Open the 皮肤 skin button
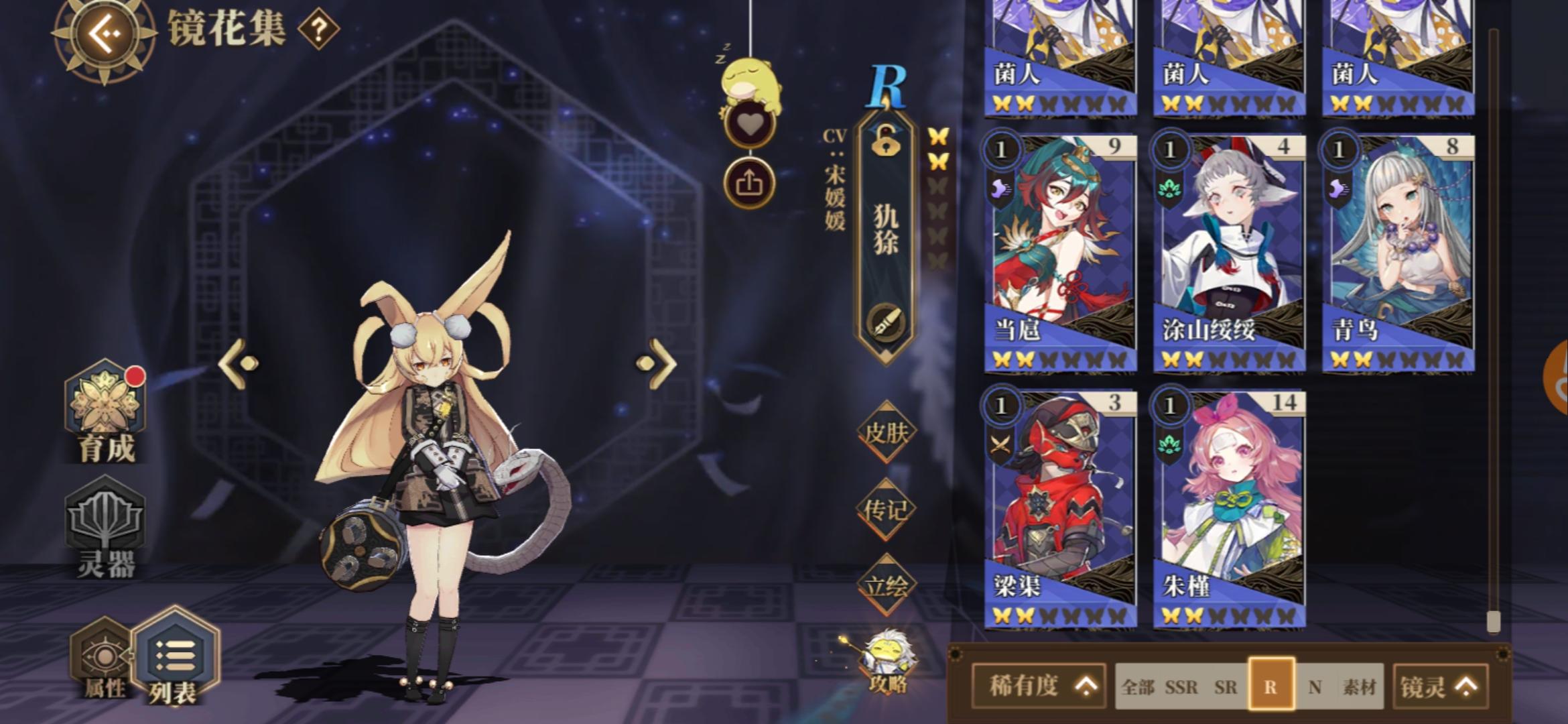This screenshot has width=1568, height=724. coord(889,433)
